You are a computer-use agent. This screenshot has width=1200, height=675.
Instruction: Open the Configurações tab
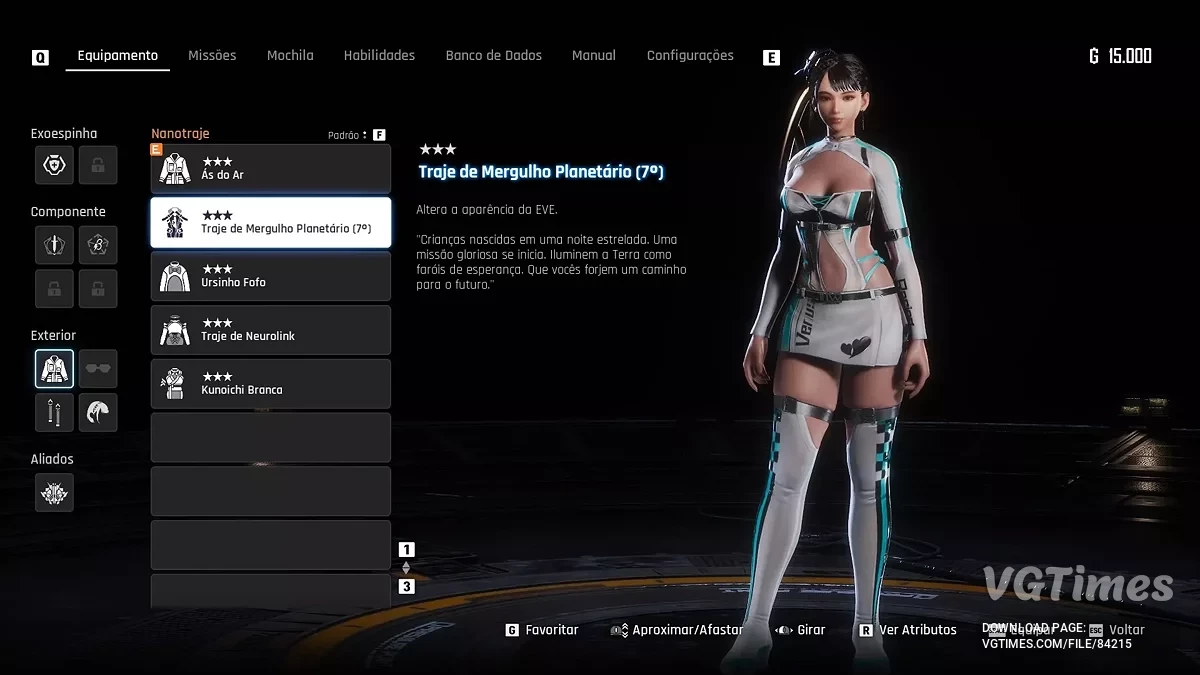690,56
